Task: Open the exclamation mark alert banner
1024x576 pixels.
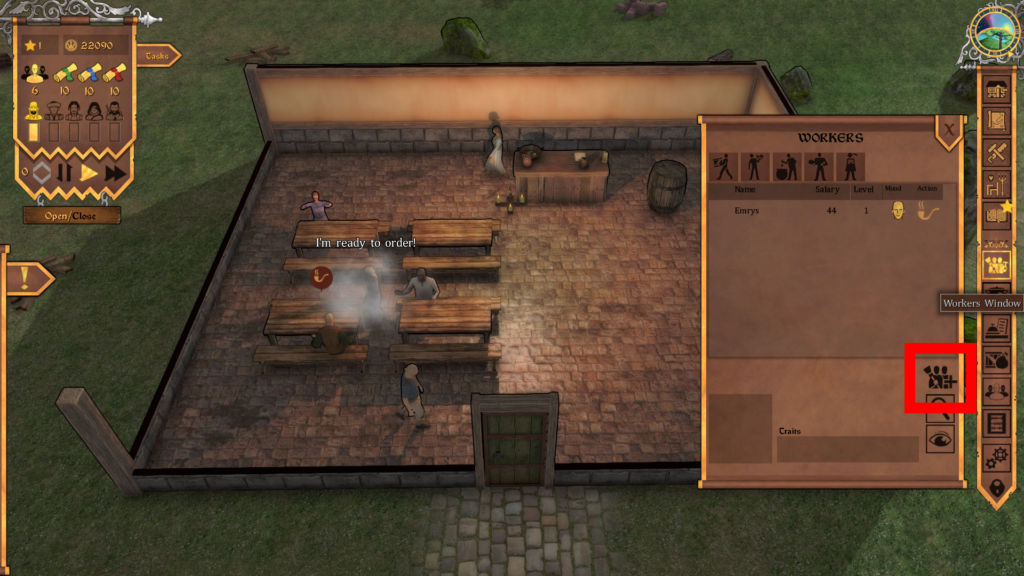Action: tap(28, 278)
